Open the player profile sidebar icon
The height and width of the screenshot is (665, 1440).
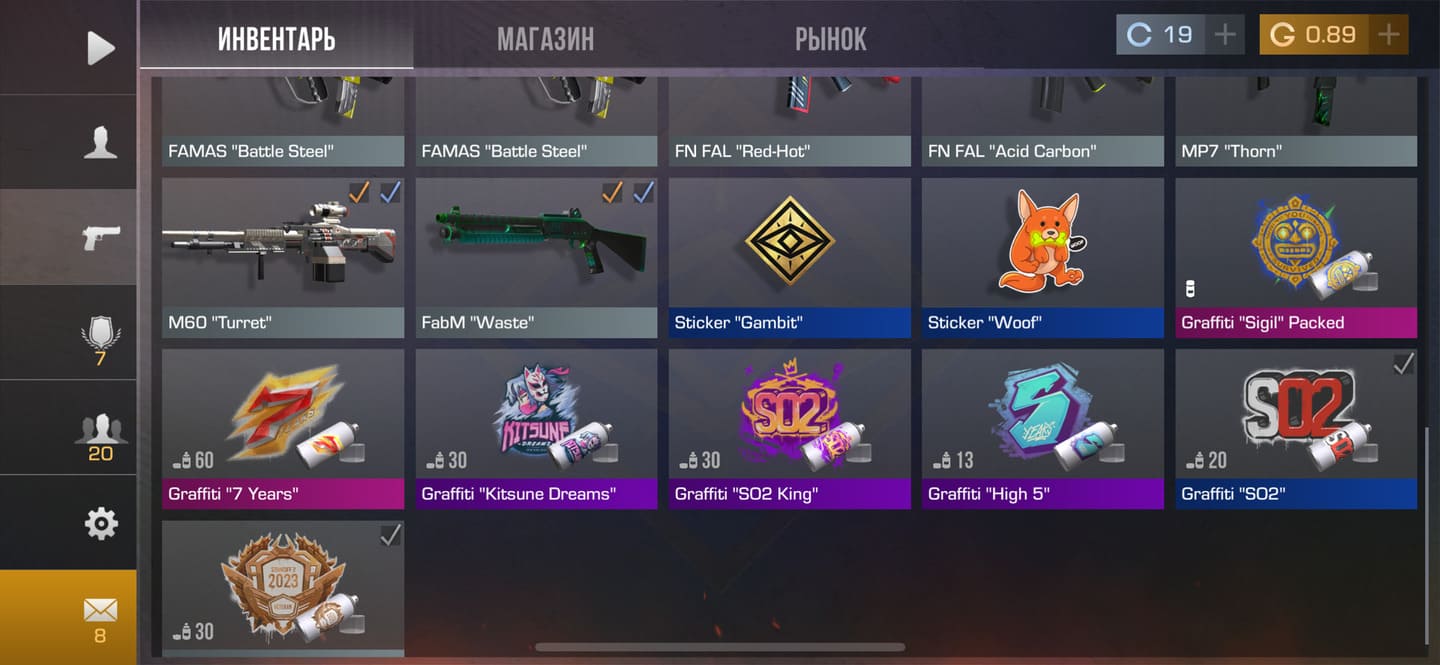[100, 142]
